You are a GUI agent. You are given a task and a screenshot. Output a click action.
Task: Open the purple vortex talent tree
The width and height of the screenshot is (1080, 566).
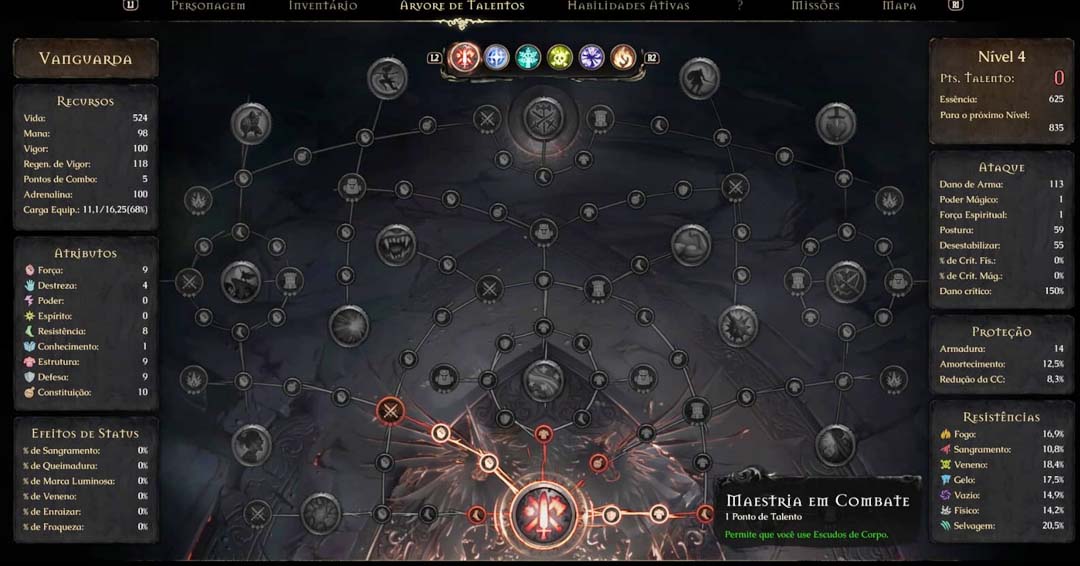coord(591,57)
